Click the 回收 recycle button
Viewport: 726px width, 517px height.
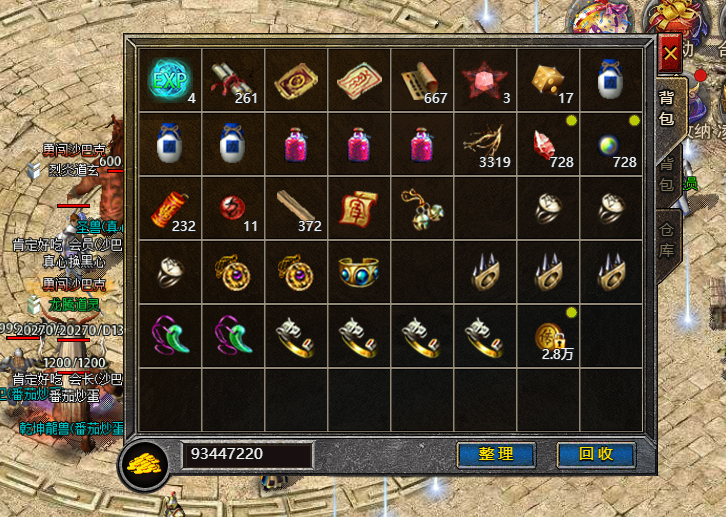point(596,454)
